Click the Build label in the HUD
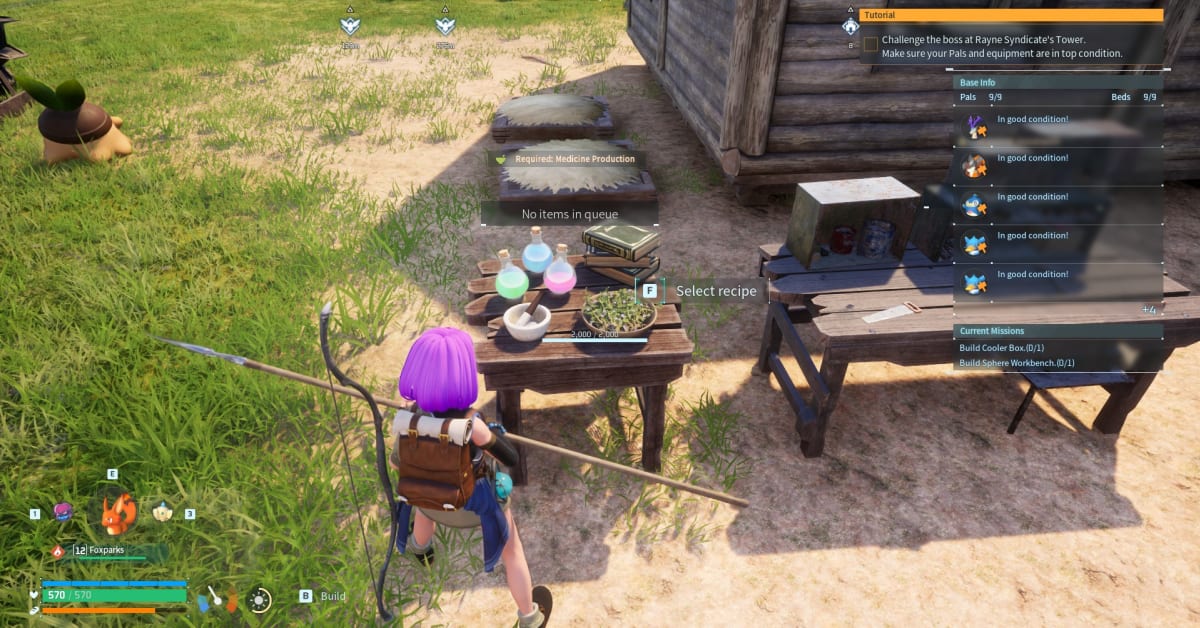1200x628 pixels. click(x=333, y=597)
